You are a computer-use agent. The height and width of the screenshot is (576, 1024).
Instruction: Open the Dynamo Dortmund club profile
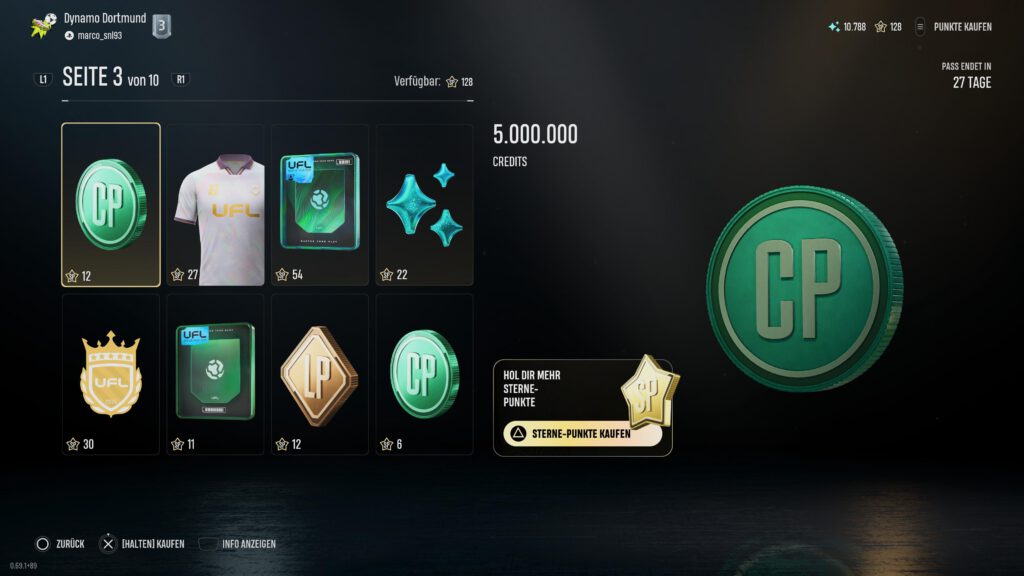pos(105,18)
